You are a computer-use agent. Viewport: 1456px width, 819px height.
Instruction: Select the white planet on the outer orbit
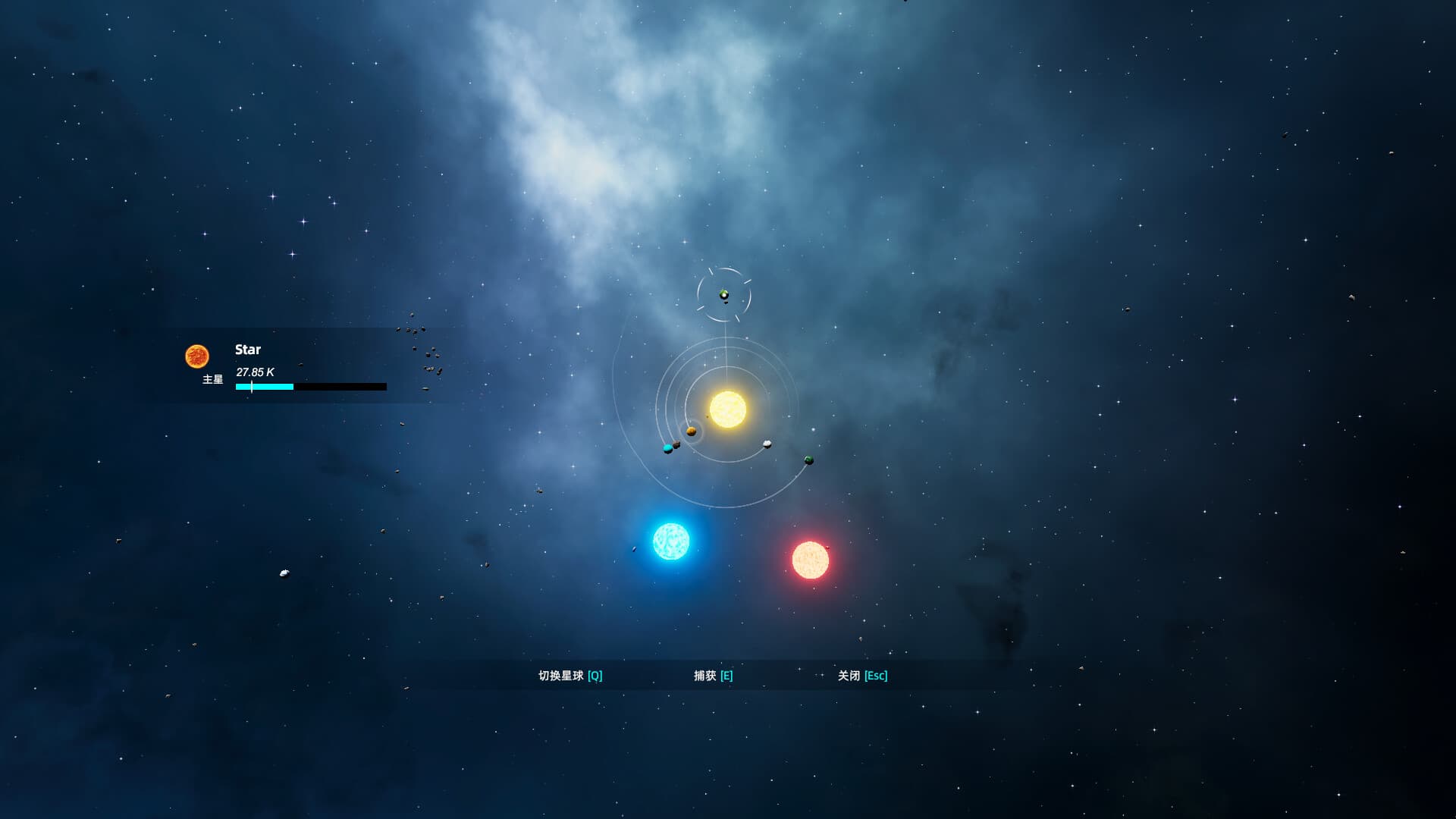(x=767, y=444)
